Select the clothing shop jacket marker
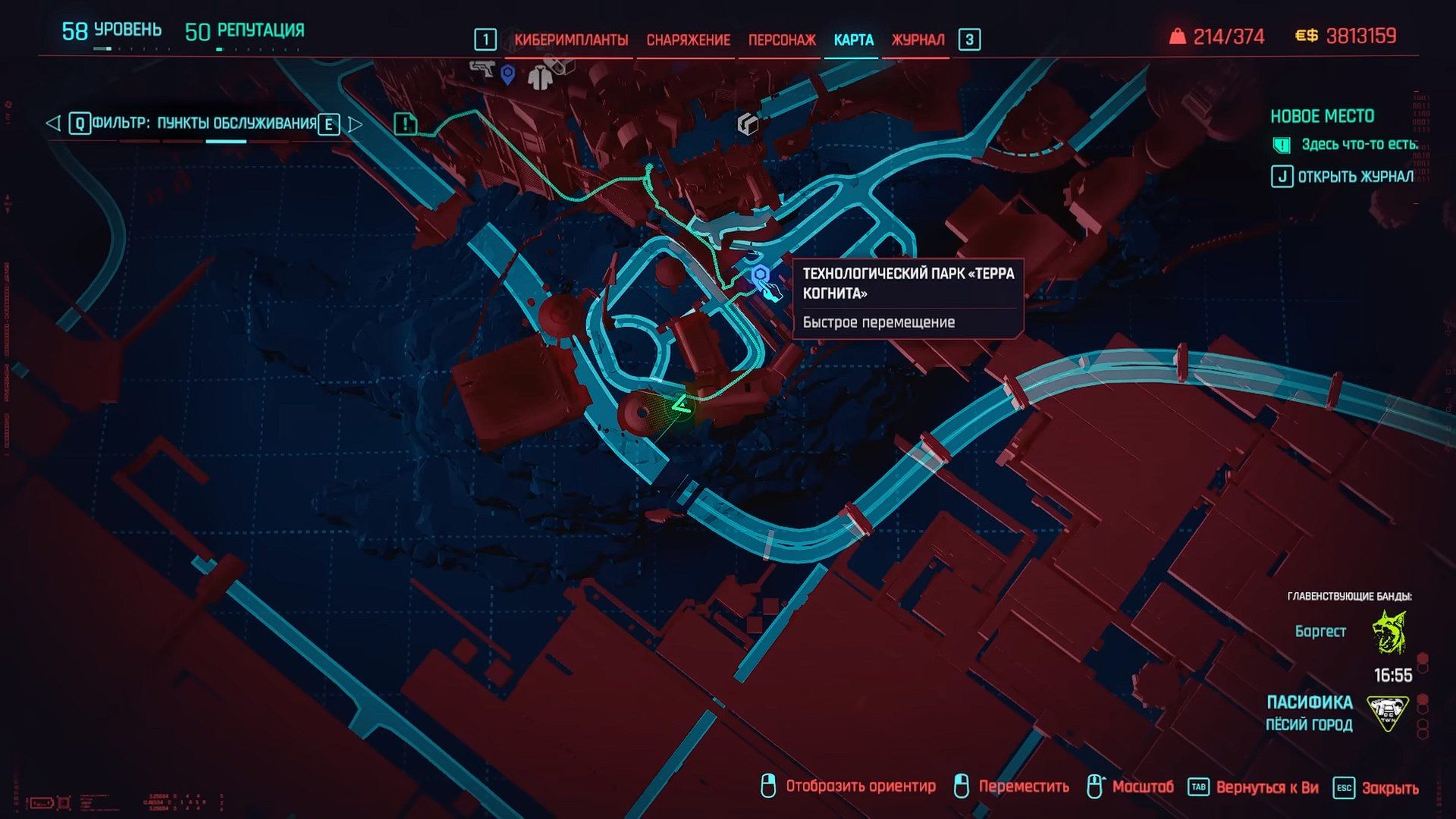The width and height of the screenshot is (1456, 819). click(x=540, y=77)
